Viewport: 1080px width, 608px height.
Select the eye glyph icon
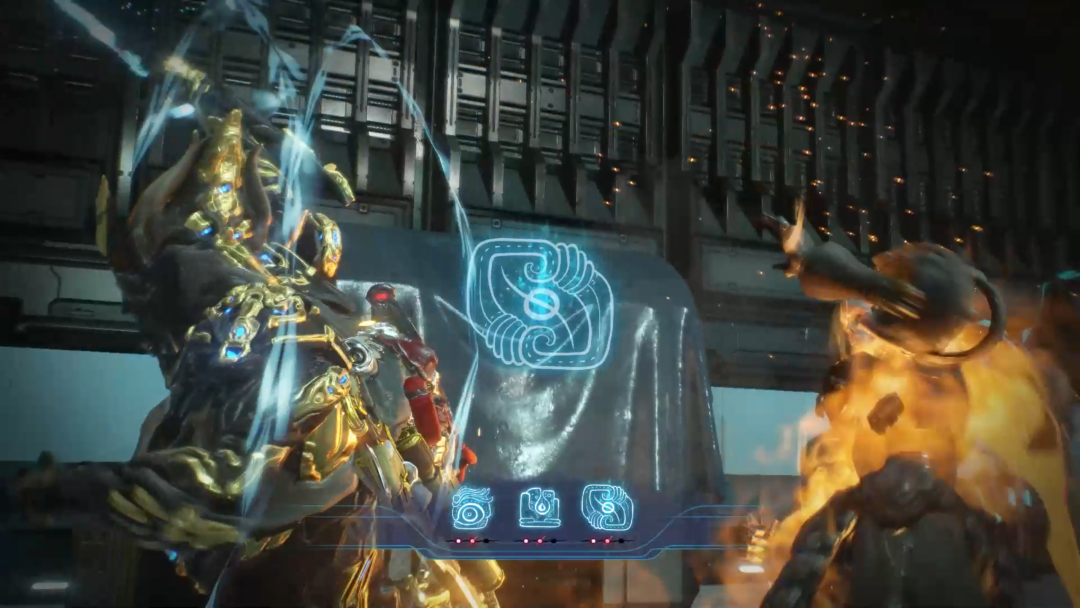pyautogui.click(x=471, y=507)
